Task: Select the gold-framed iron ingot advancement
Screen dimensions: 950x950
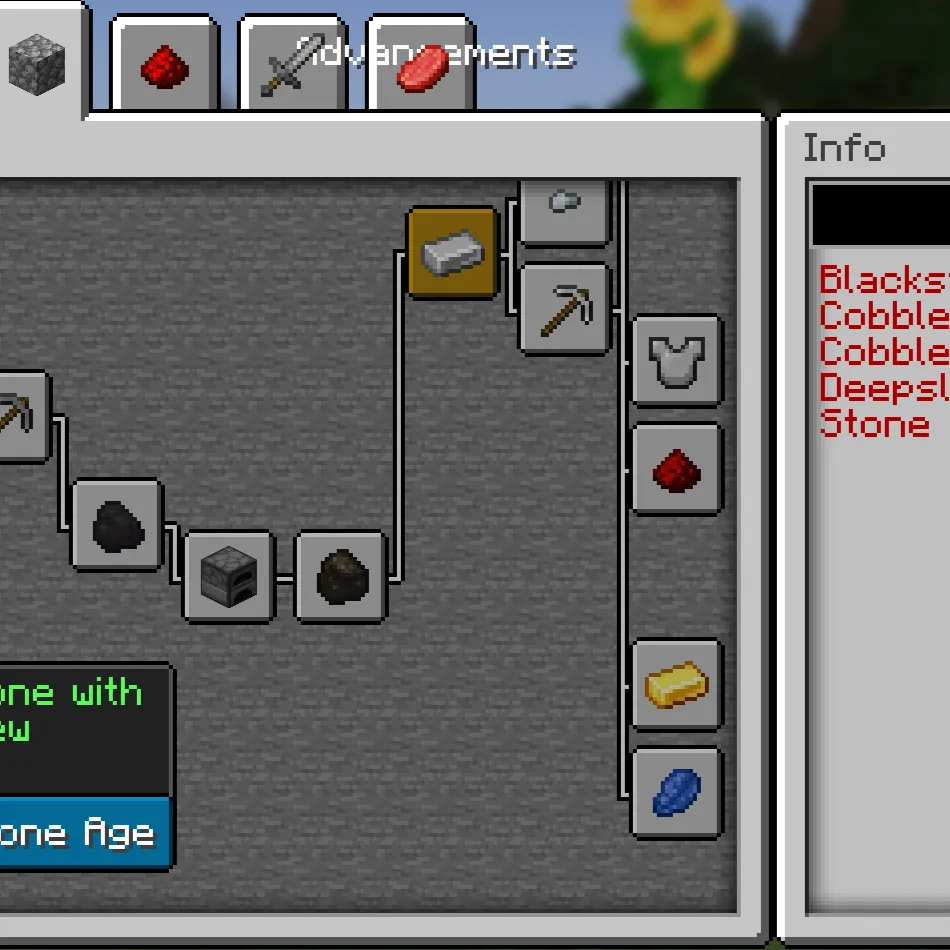Action: click(x=453, y=253)
